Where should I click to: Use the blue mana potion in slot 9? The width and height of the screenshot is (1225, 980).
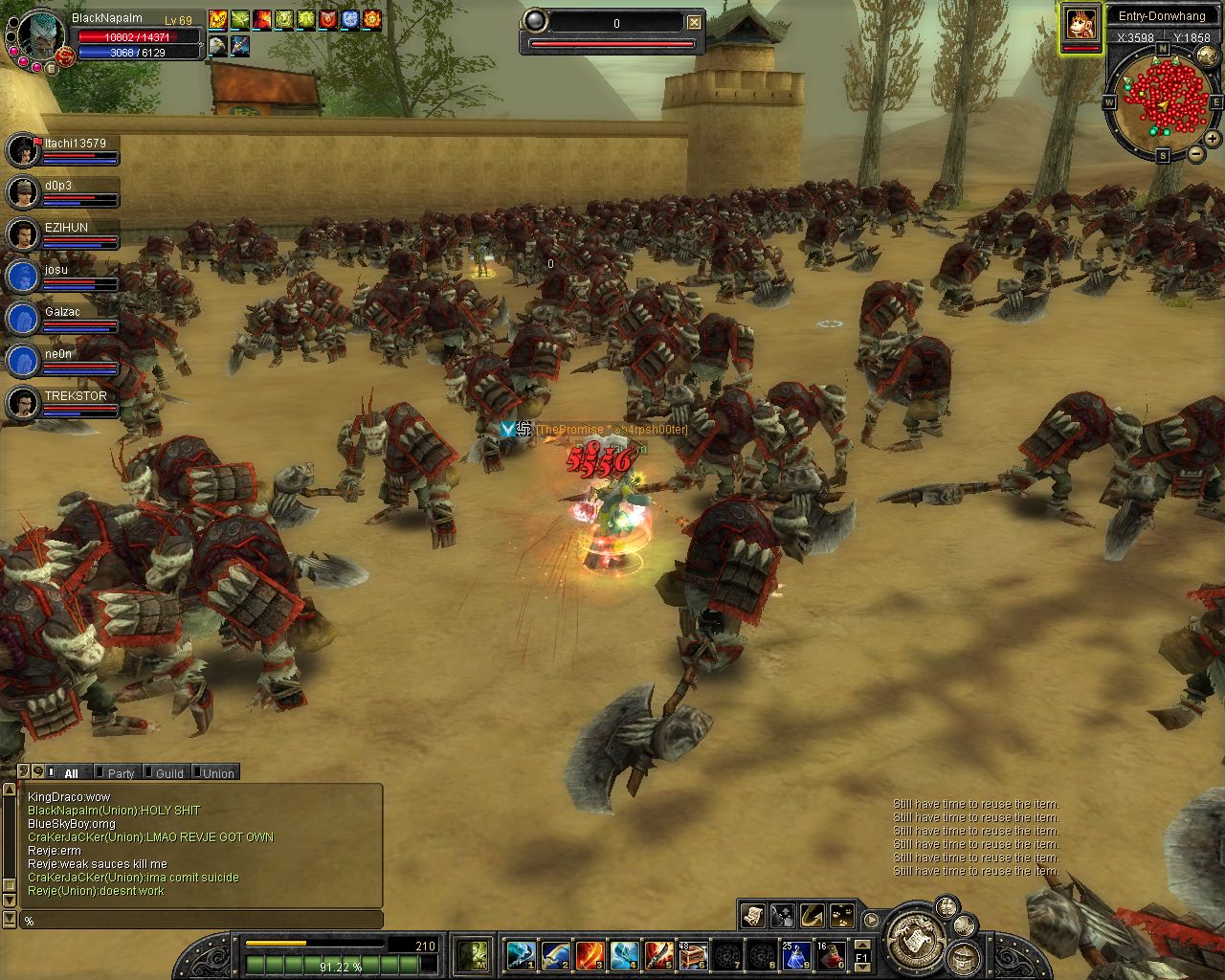(797, 954)
